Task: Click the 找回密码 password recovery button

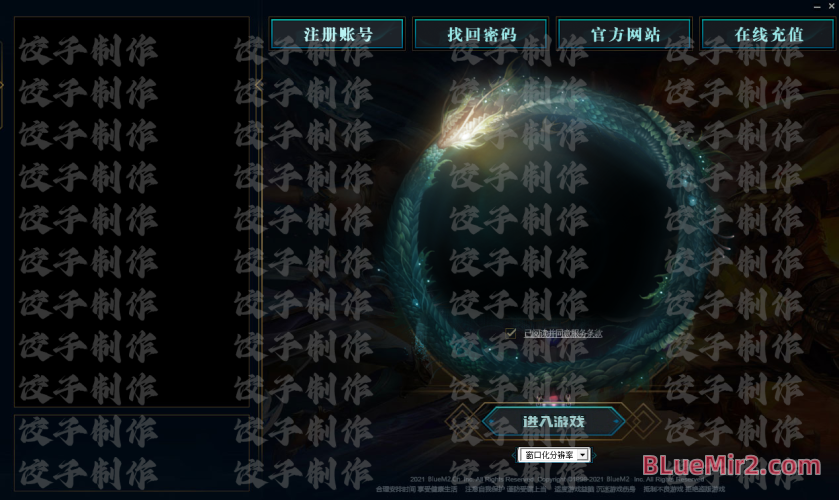Action: click(482, 34)
